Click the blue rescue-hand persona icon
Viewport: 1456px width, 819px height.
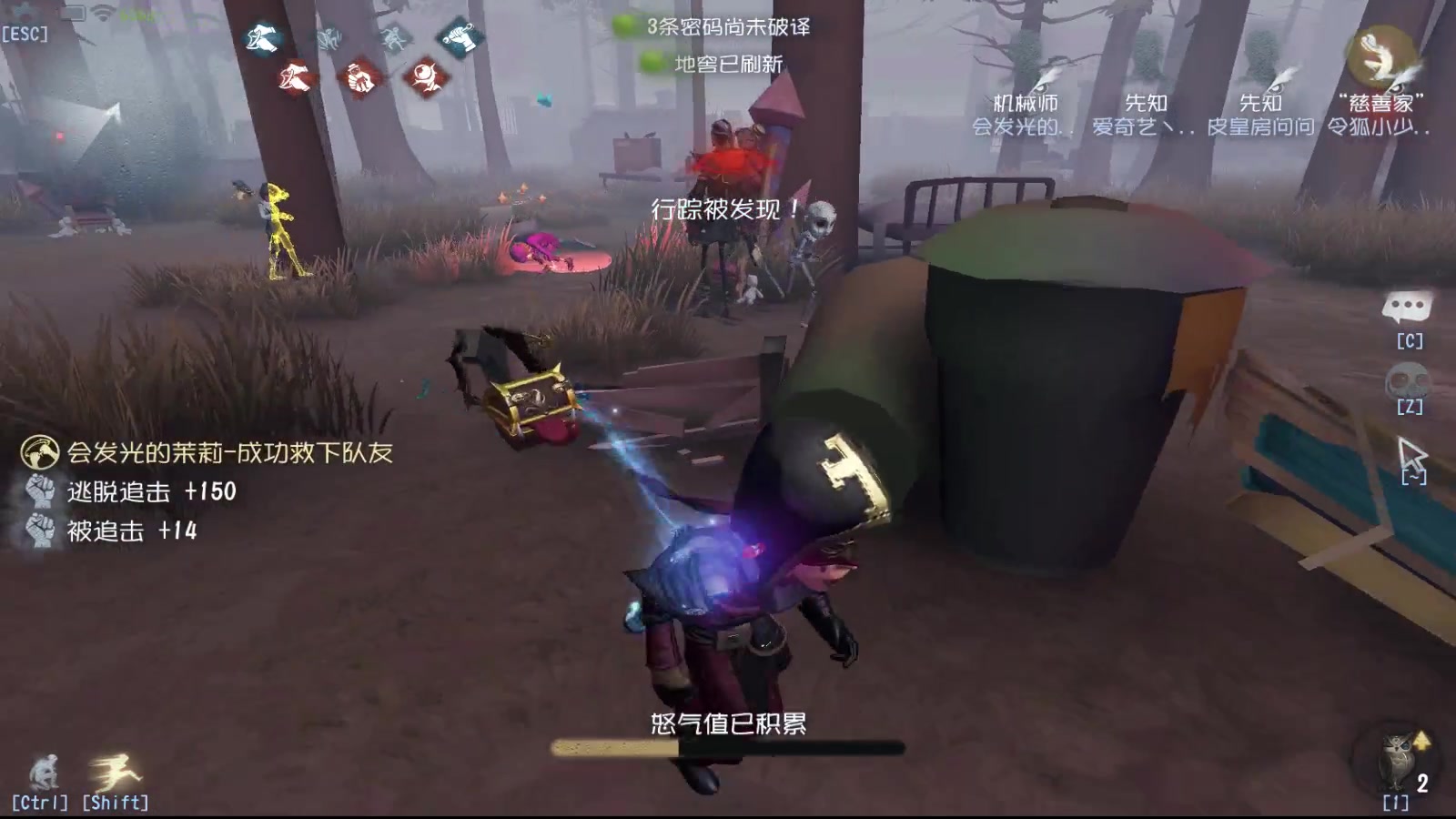(x=262, y=38)
